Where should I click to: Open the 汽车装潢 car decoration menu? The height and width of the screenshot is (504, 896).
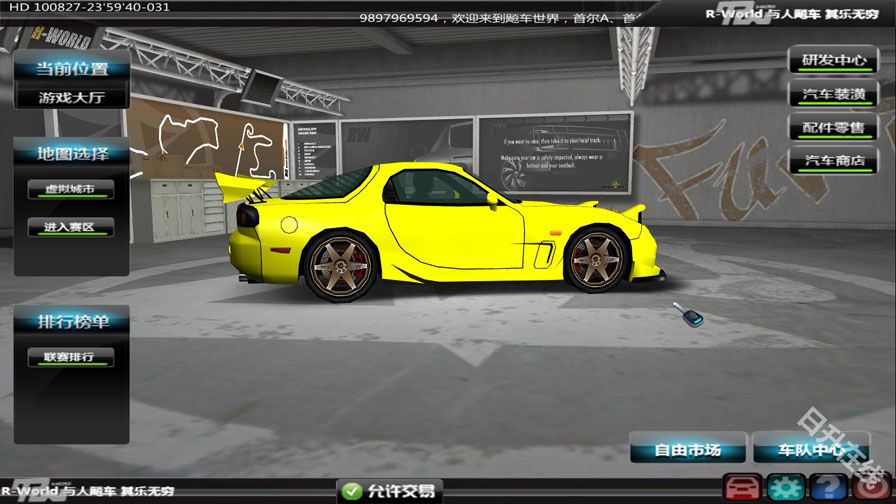pyautogui.click(x=833, y=95)
